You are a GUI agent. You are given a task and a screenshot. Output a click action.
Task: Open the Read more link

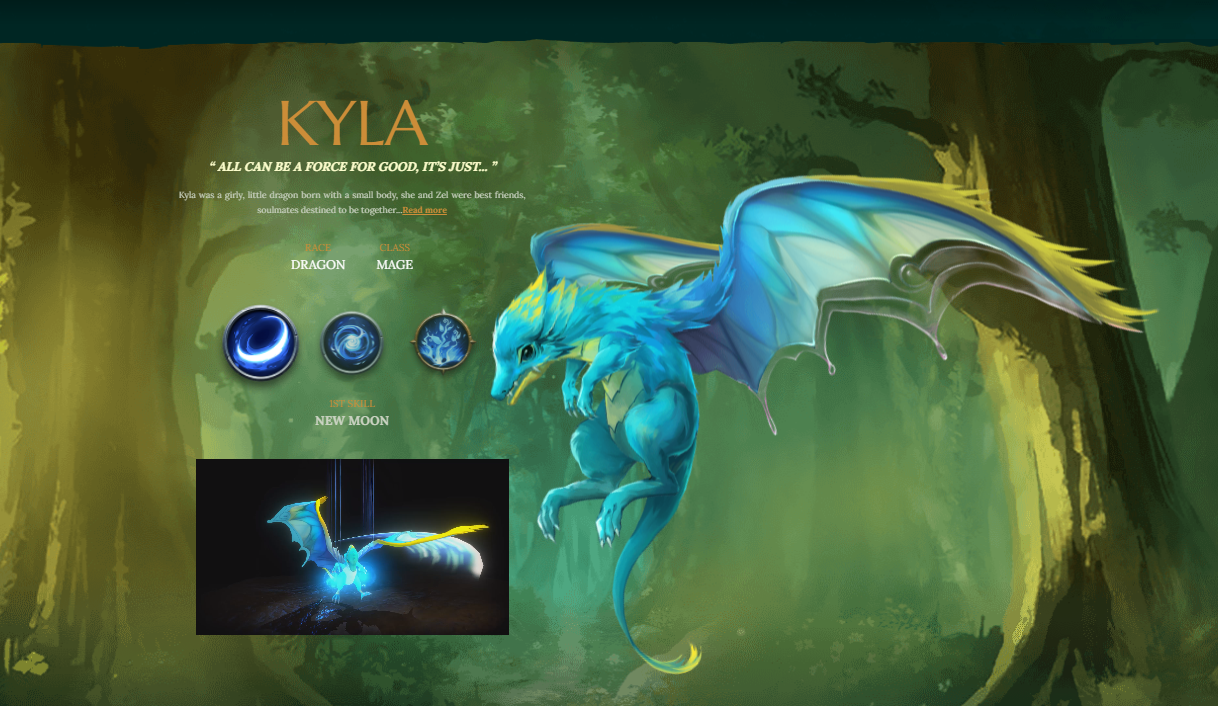pos(424,210)
